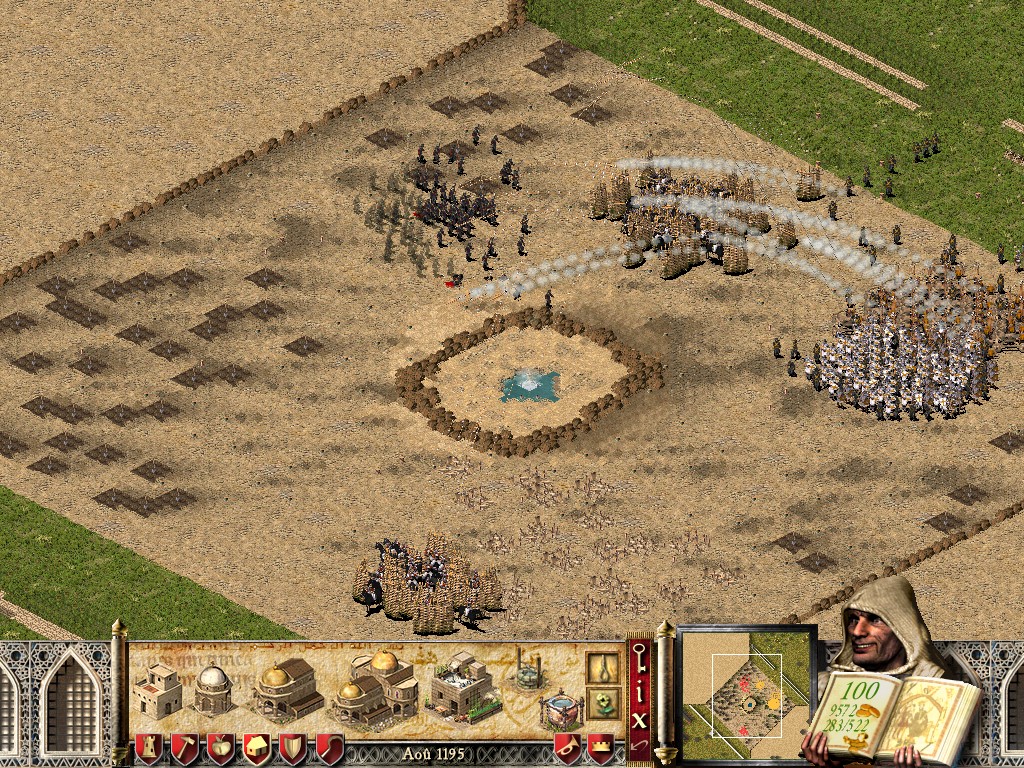Select the sickle food processing category
1024x768 pixels.
(329, 747)
